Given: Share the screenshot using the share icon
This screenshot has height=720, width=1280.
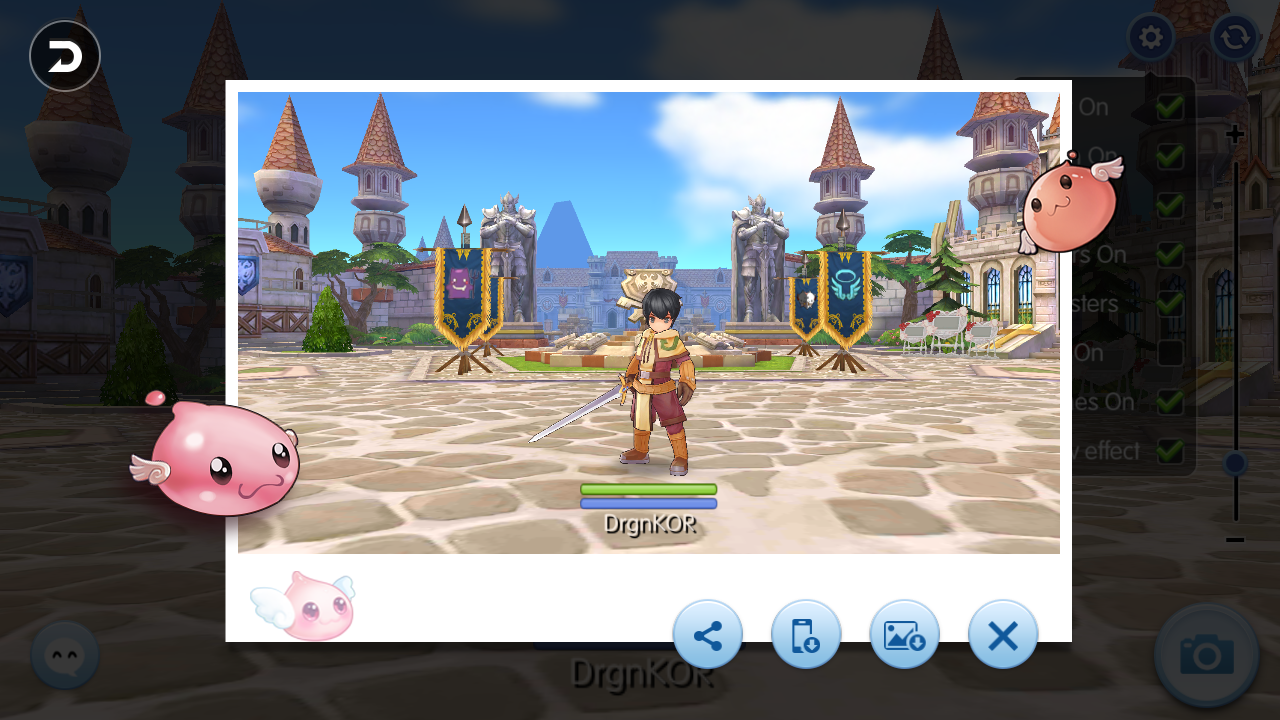Looking at the screenshot, I should tap(708, 634).
